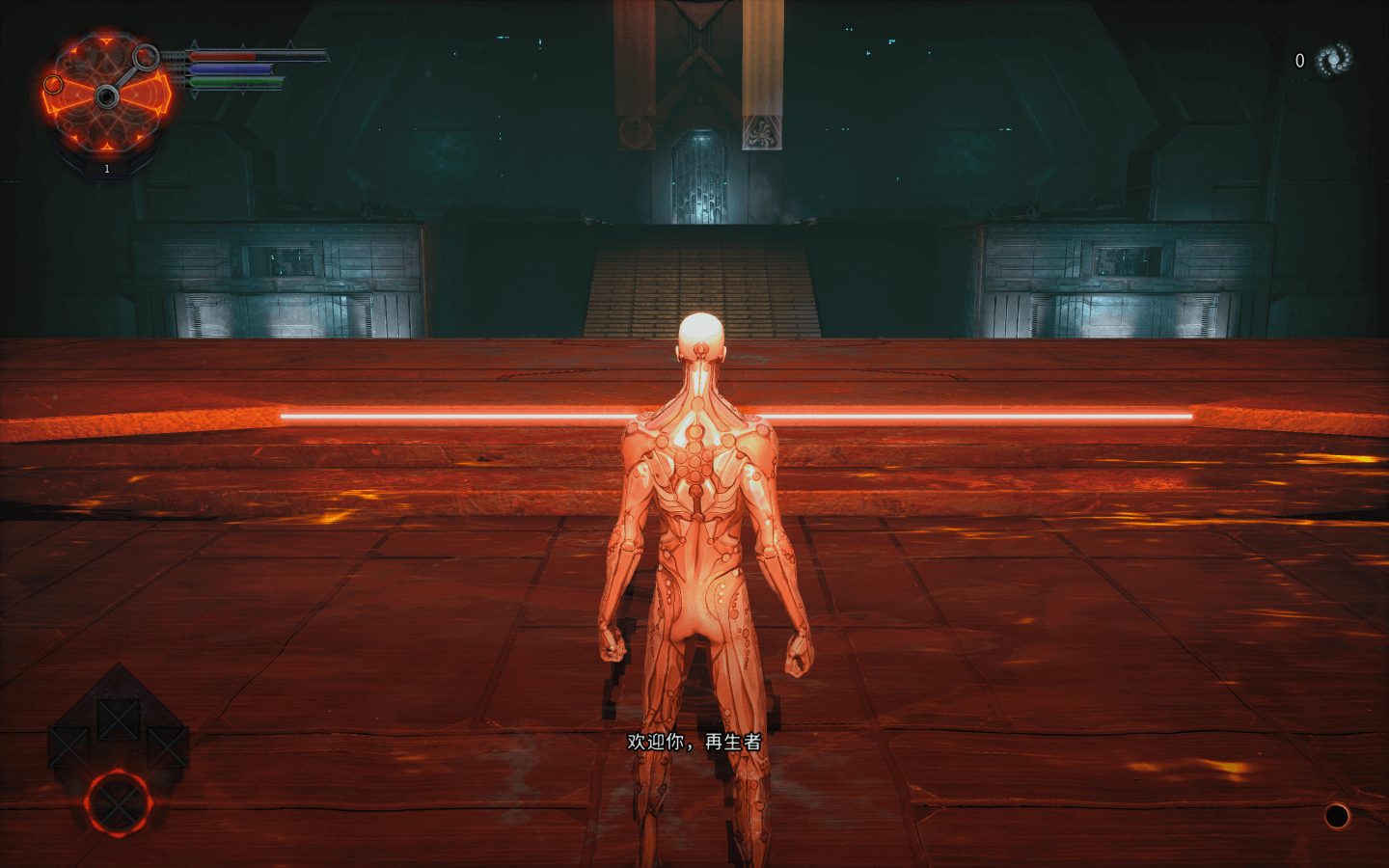Select the spiral currency icon
Viewport: 1389px width, 868px height.
[1334, 60]
